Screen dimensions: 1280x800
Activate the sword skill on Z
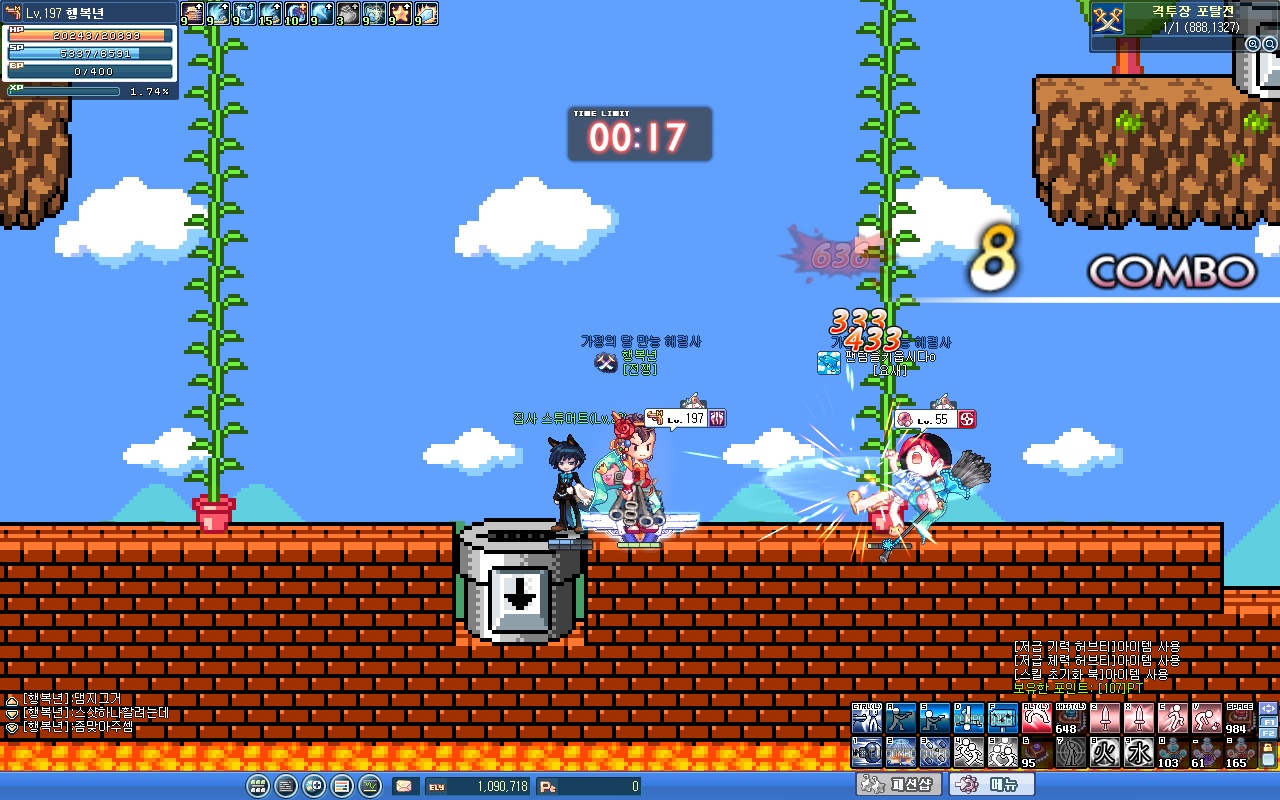pyautogui.click(x=1105, y=718)
